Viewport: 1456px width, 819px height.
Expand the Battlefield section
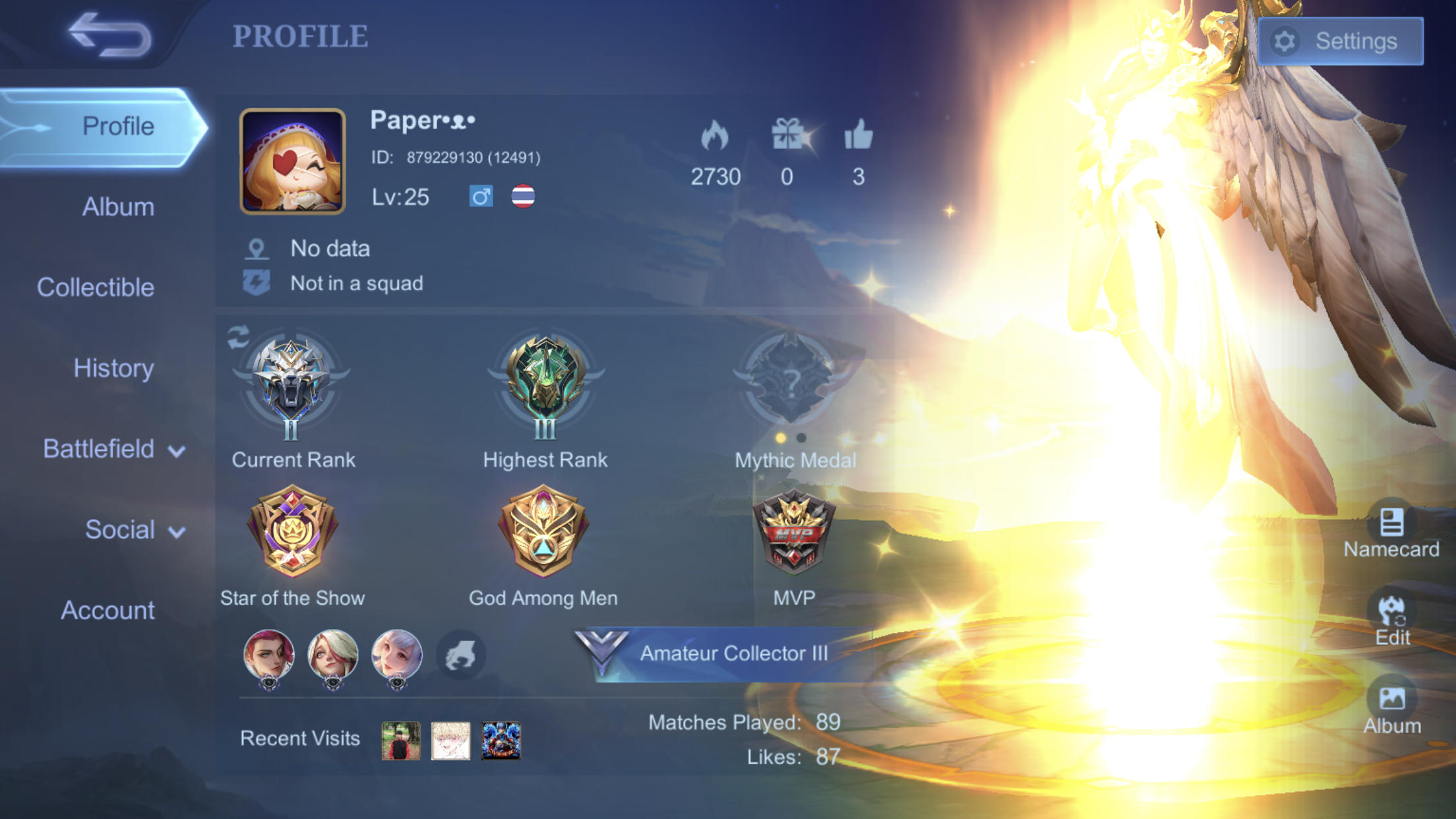tap(112, 449)
